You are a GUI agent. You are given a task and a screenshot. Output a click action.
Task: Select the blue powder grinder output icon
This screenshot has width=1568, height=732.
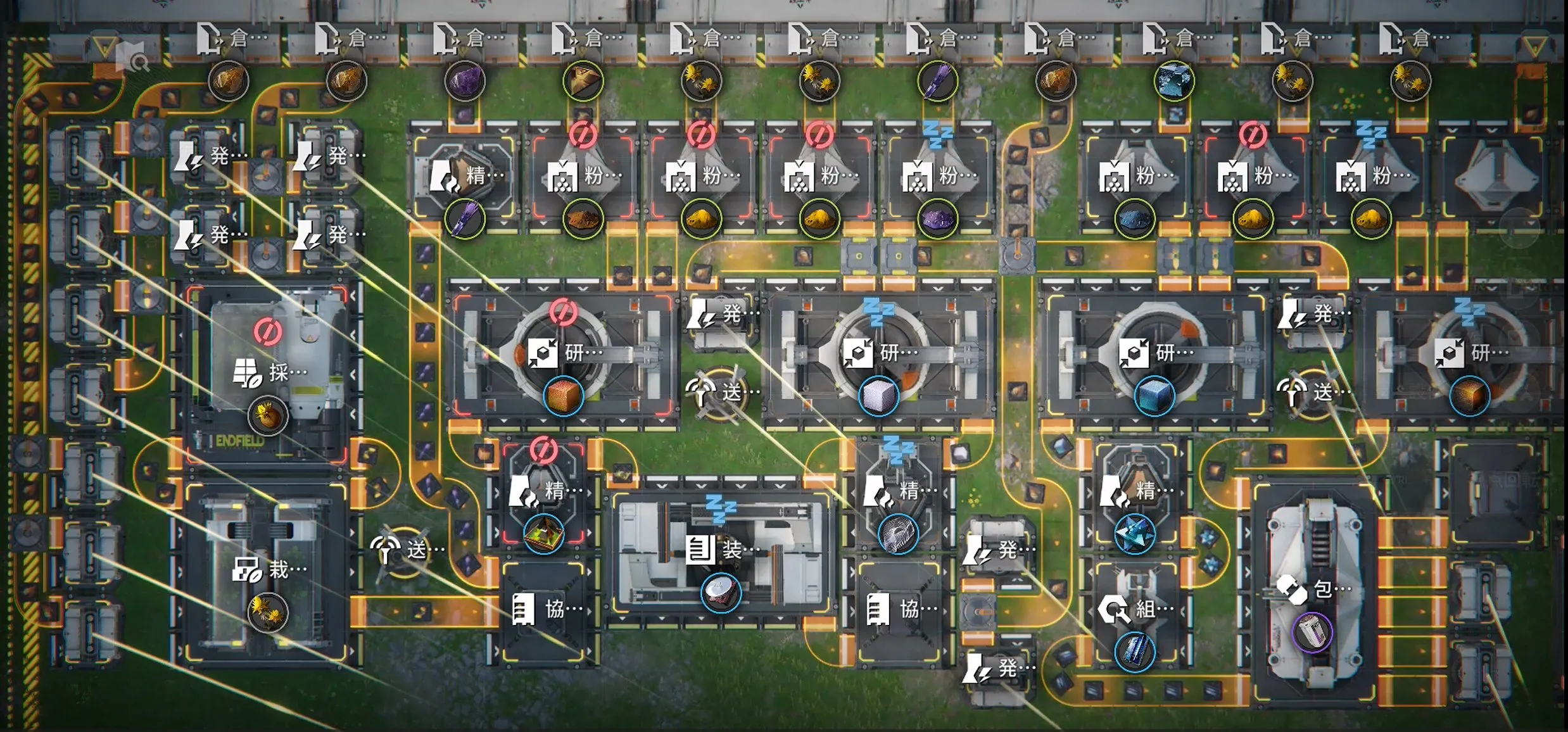tap(1134, 220)
